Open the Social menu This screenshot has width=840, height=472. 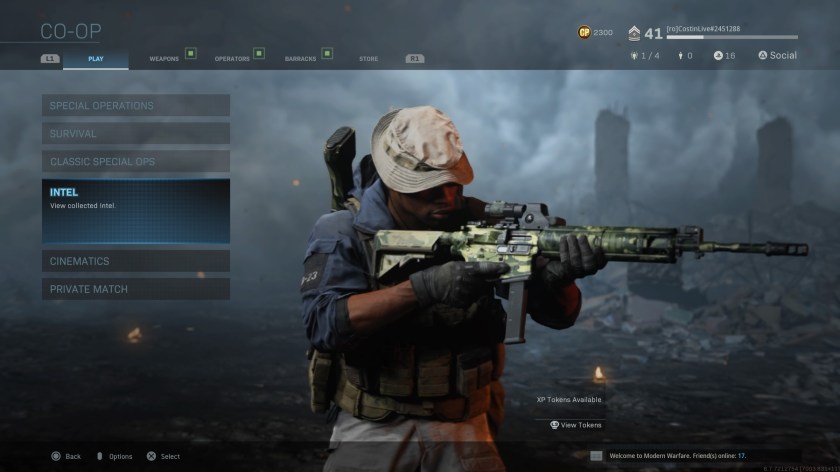[777, 55]
